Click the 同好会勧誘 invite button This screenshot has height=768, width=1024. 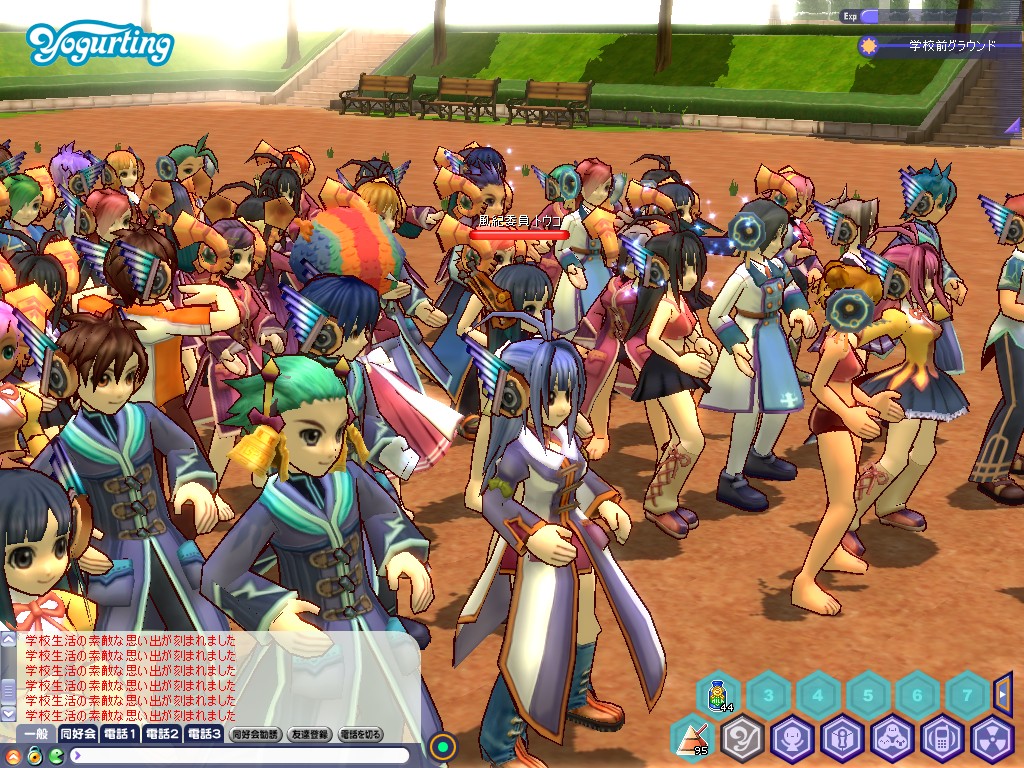point(256,734)
